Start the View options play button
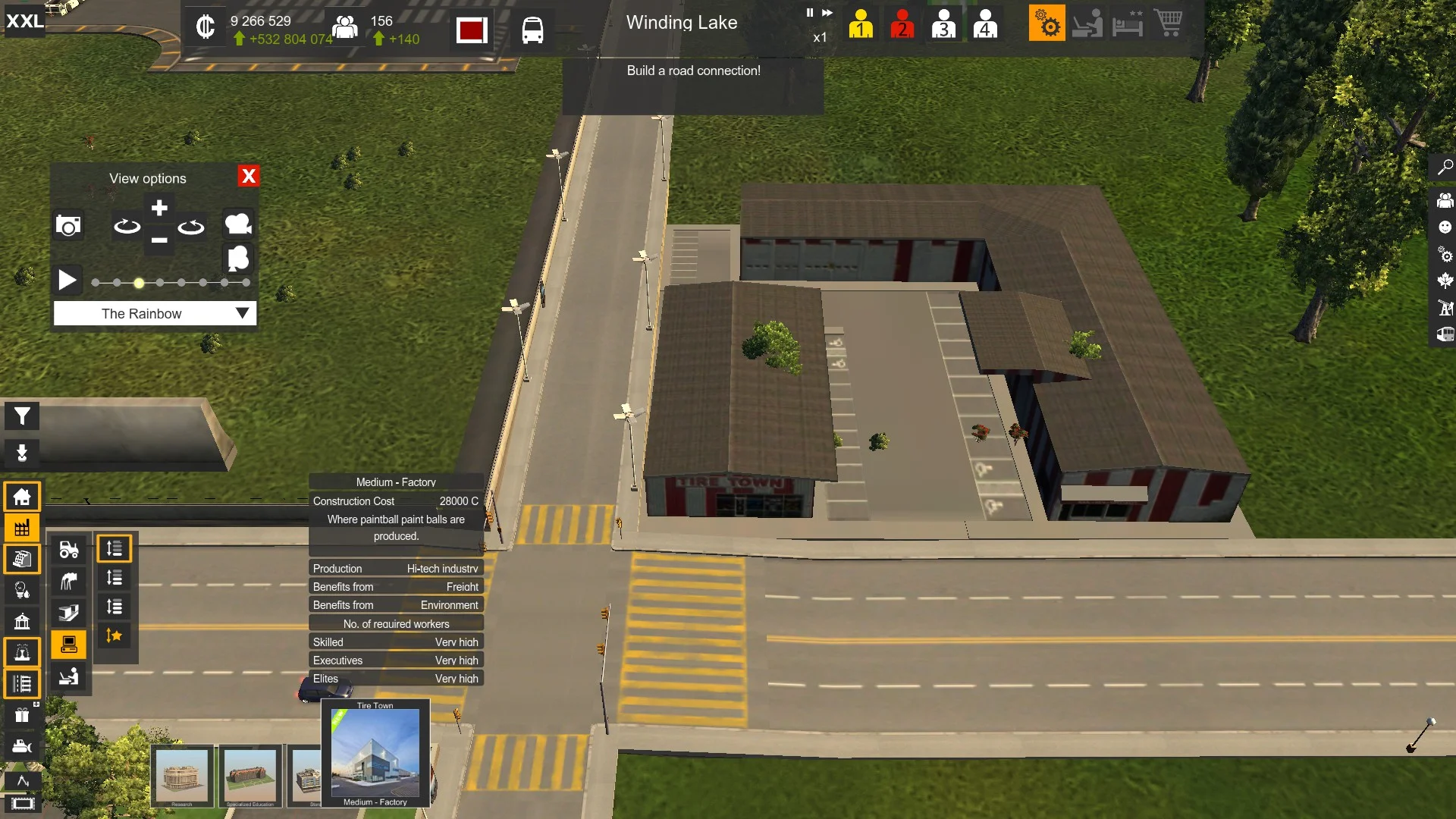 tap(67, 280)
